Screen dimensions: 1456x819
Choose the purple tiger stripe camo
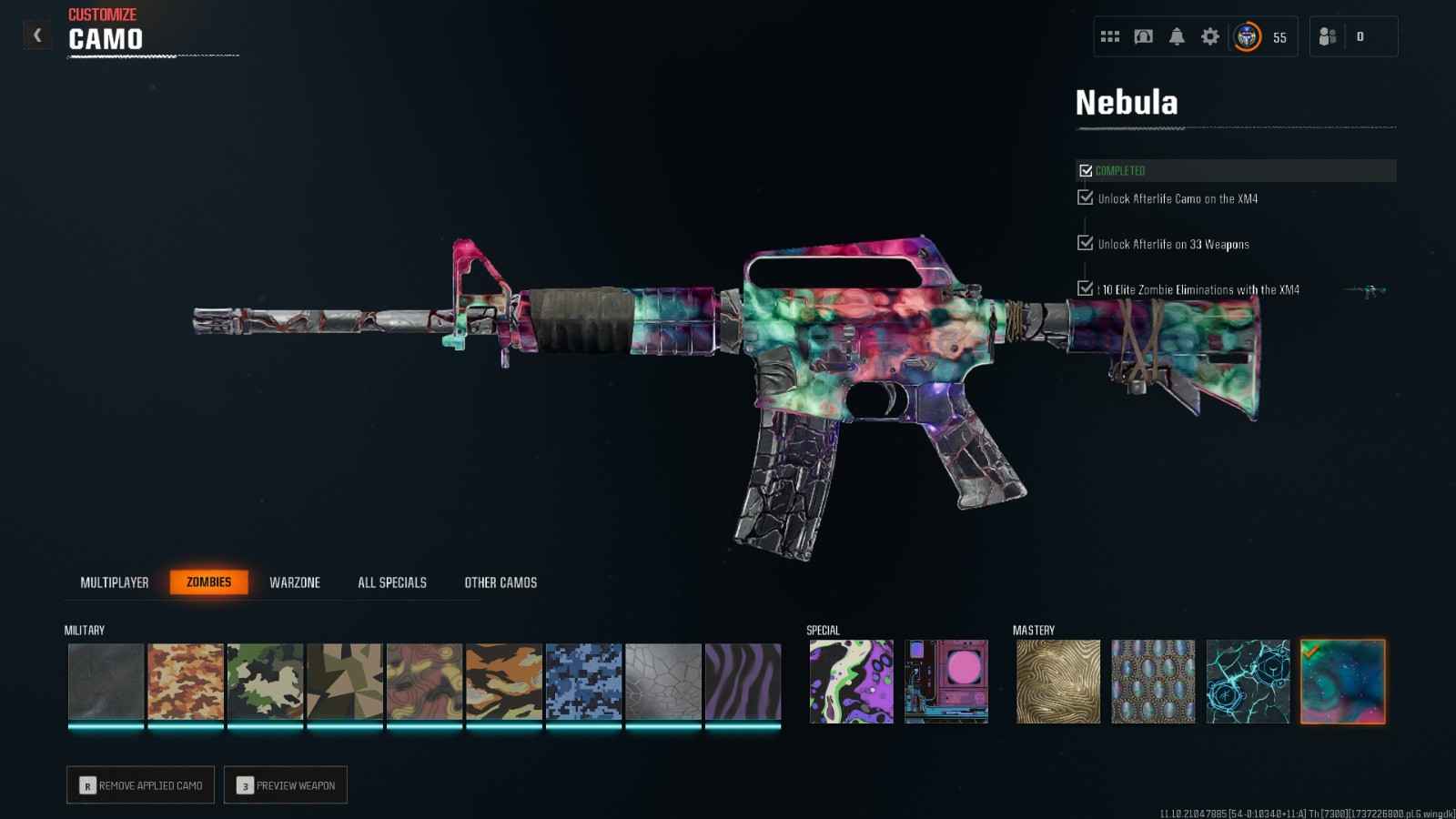(x=743, y=682)
